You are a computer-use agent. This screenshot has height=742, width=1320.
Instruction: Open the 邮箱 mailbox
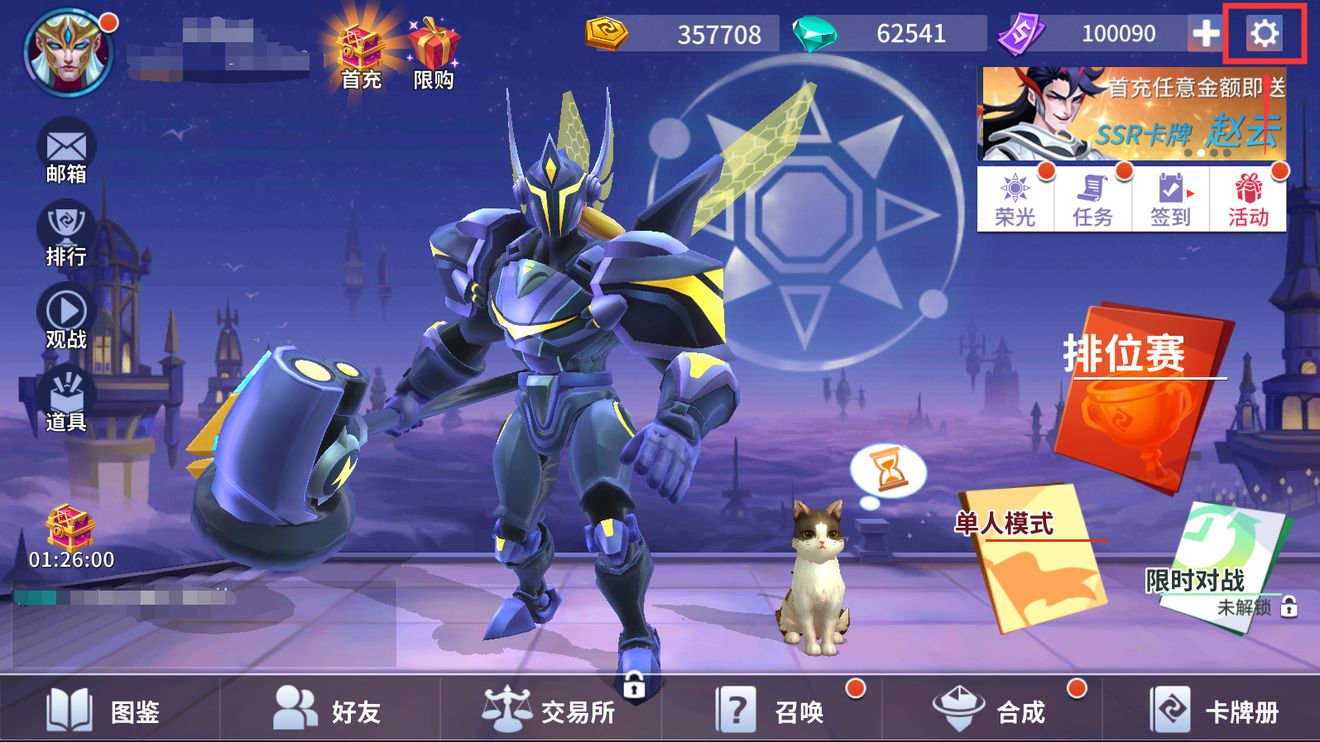click(66, 152)
